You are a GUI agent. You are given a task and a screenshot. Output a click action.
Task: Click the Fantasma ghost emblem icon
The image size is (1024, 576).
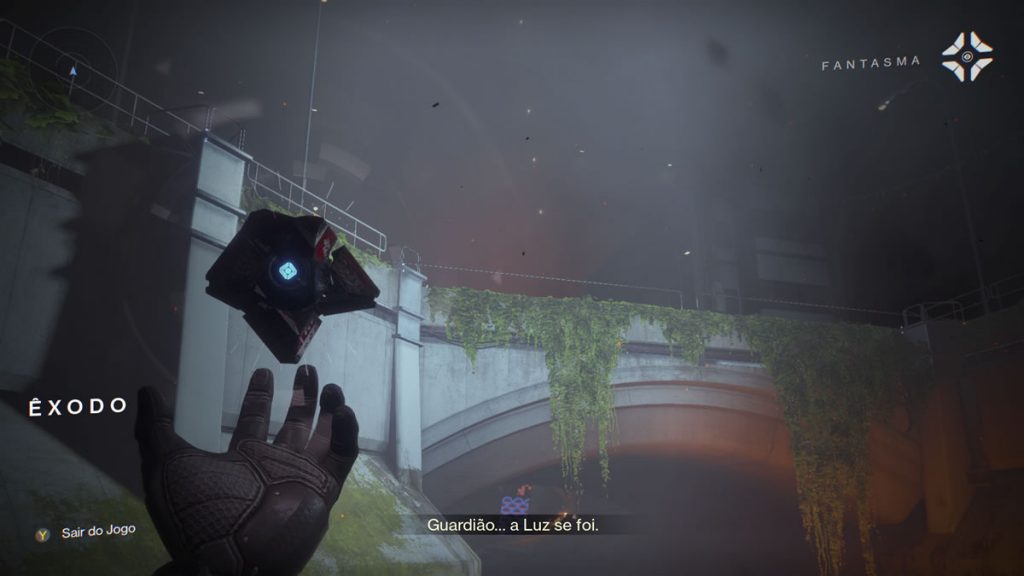[966, 57]
